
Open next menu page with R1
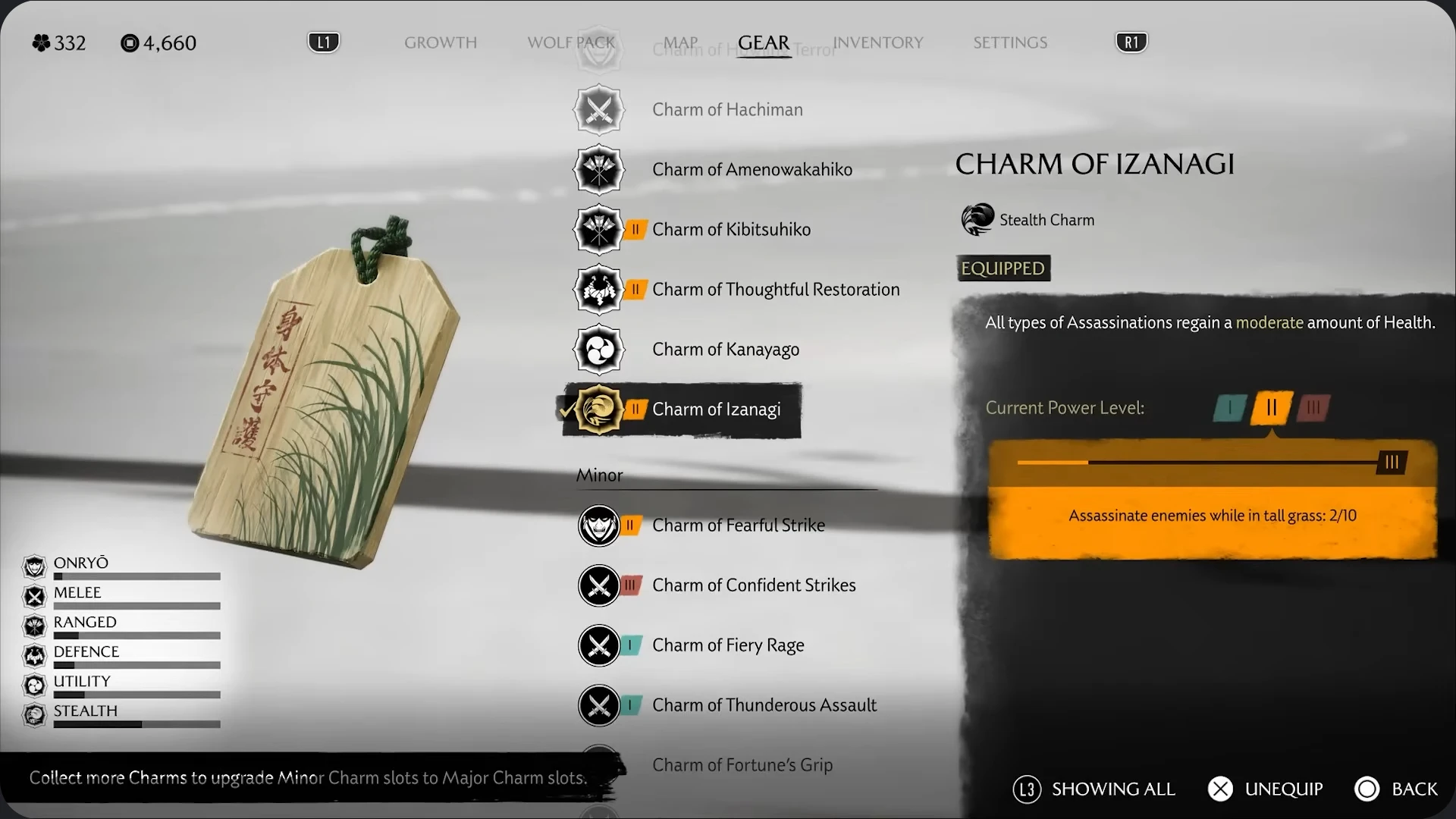click(1131, 42)
